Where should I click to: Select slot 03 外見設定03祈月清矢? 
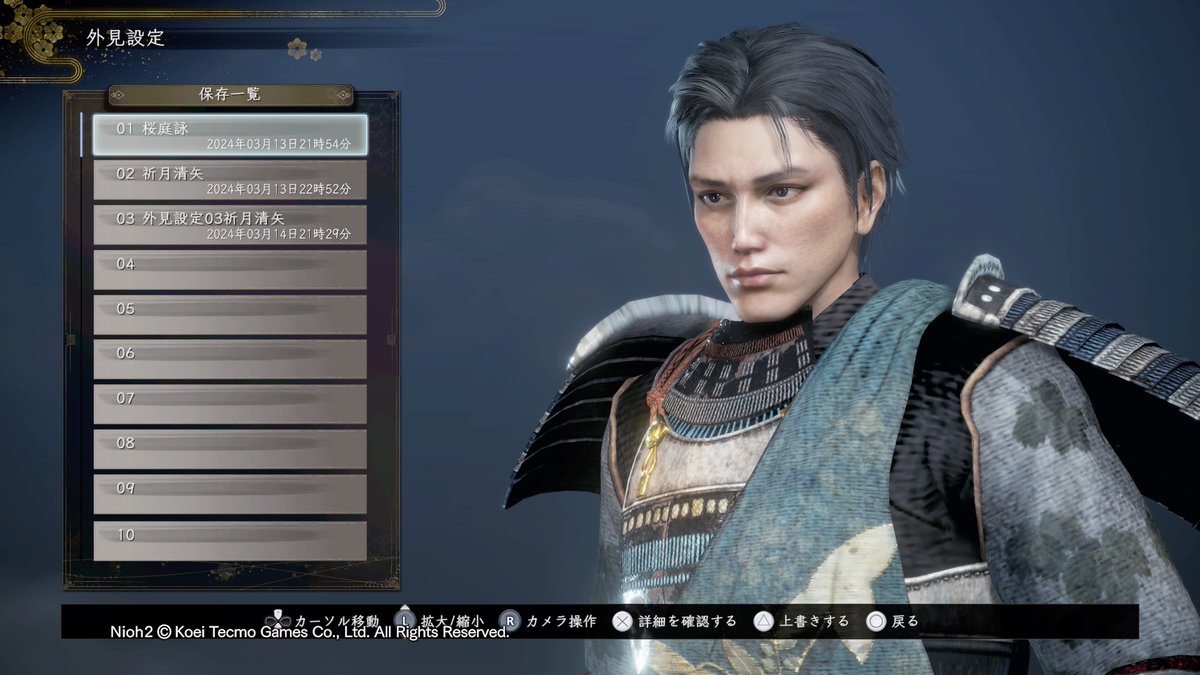(230, 225)
